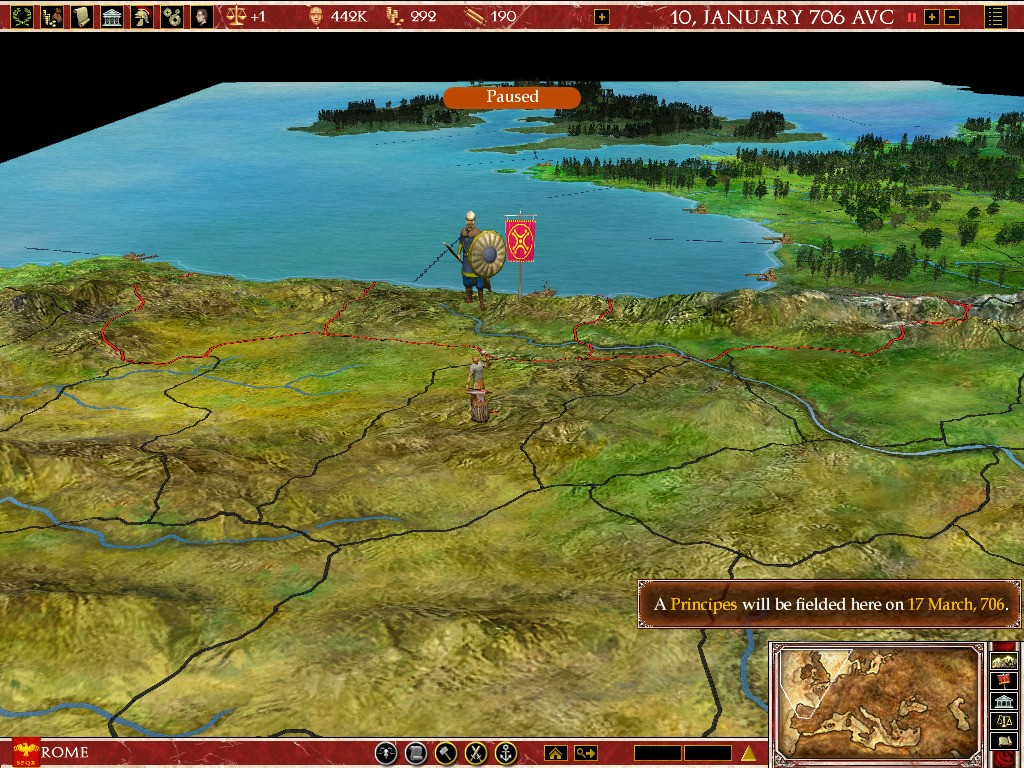Open the temple building screen in top bar
Screen dimensions: 1024x768
112,16
